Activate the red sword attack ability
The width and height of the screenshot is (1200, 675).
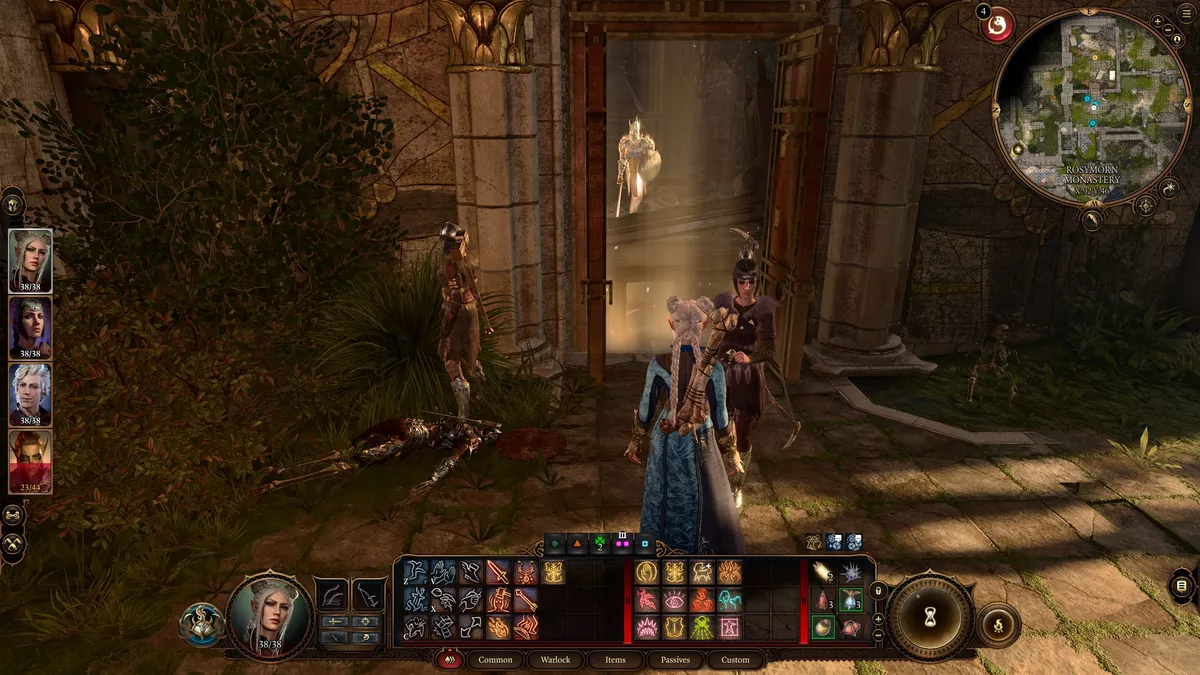coord(498,572)
